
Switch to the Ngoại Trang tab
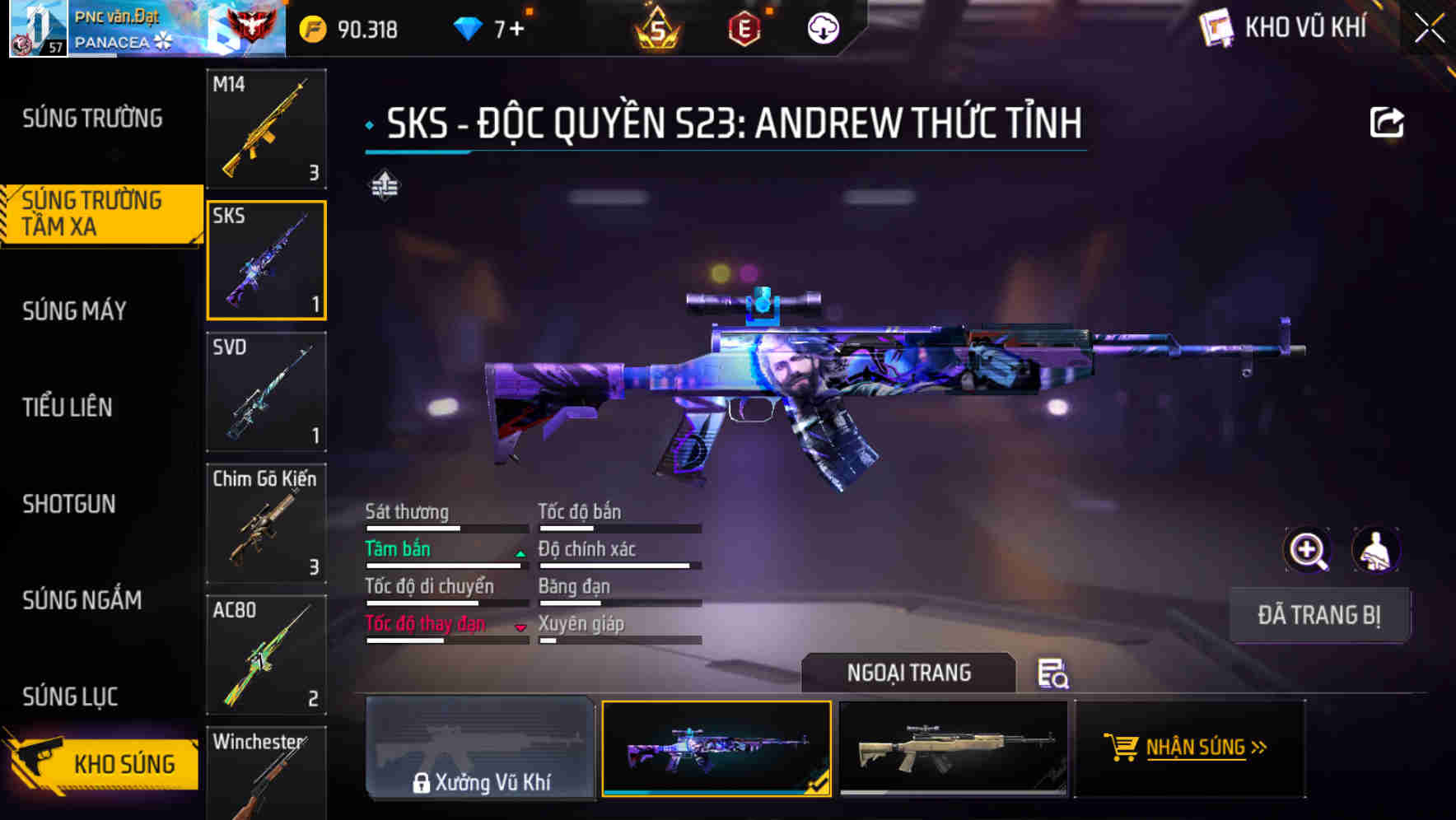[909, 673]
